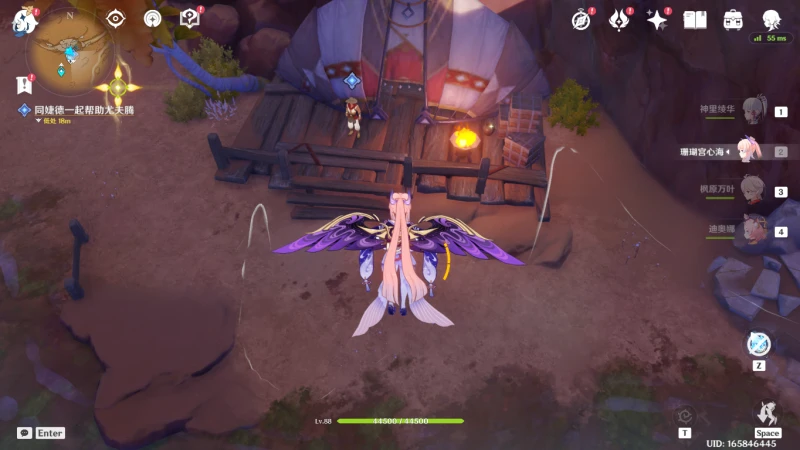This screenshot has width=800, height=450.
Task: Open the wish star icon
Action: click(x=657, y=19)
